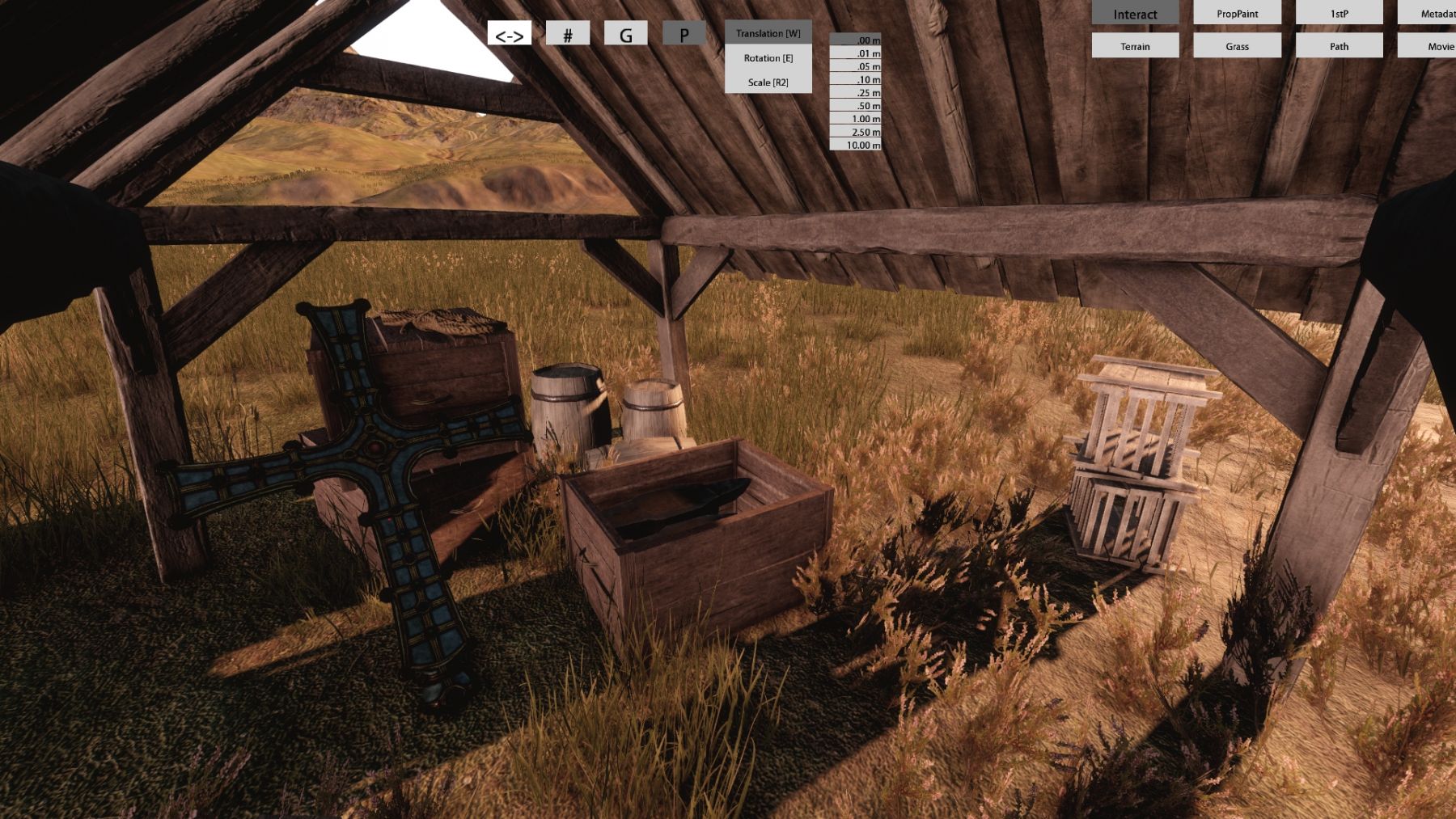Pick the .05 m snap value
The width and height of the screenshot is (1456, 819).
pos(856,66)
